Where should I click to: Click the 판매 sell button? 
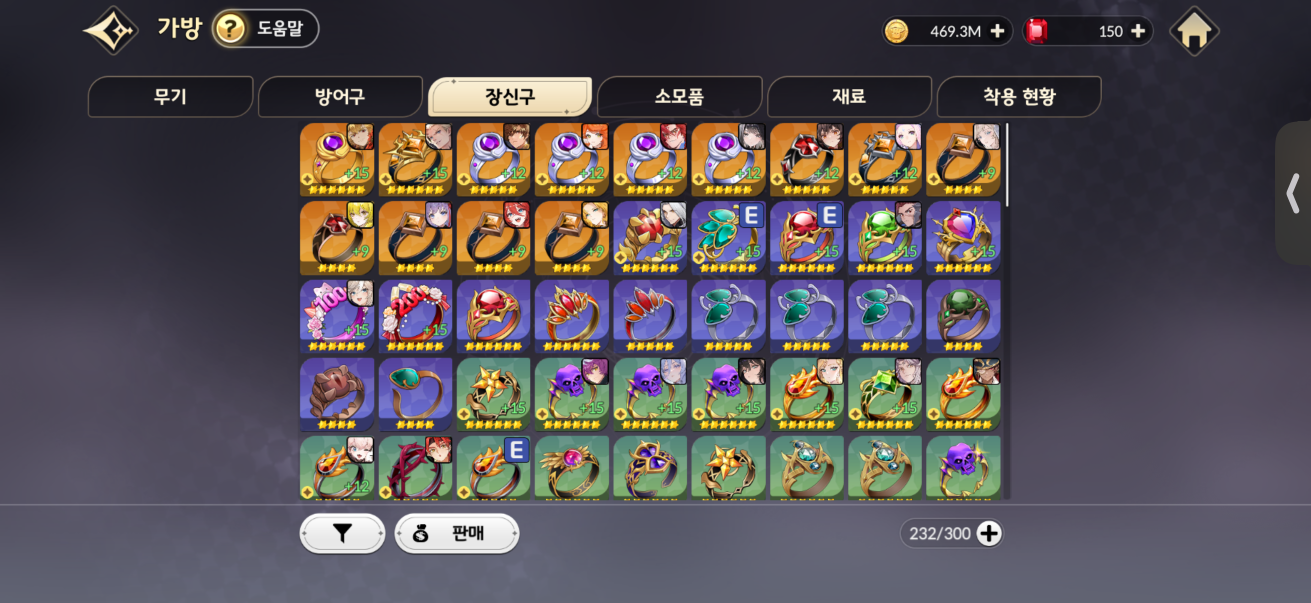coord(457,534)
